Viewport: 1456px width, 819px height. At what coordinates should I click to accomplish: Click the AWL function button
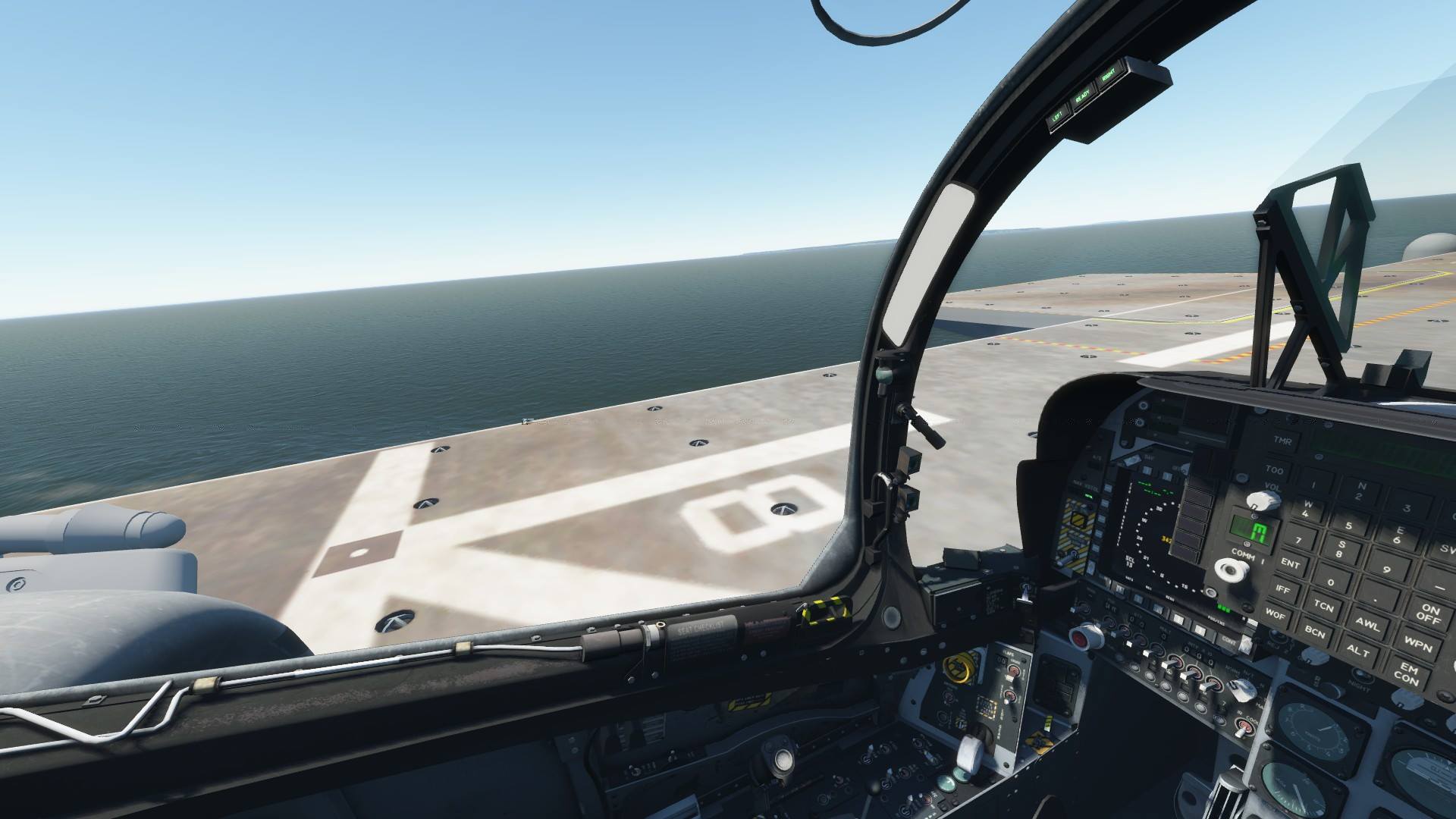click(x=1369, y=626)
